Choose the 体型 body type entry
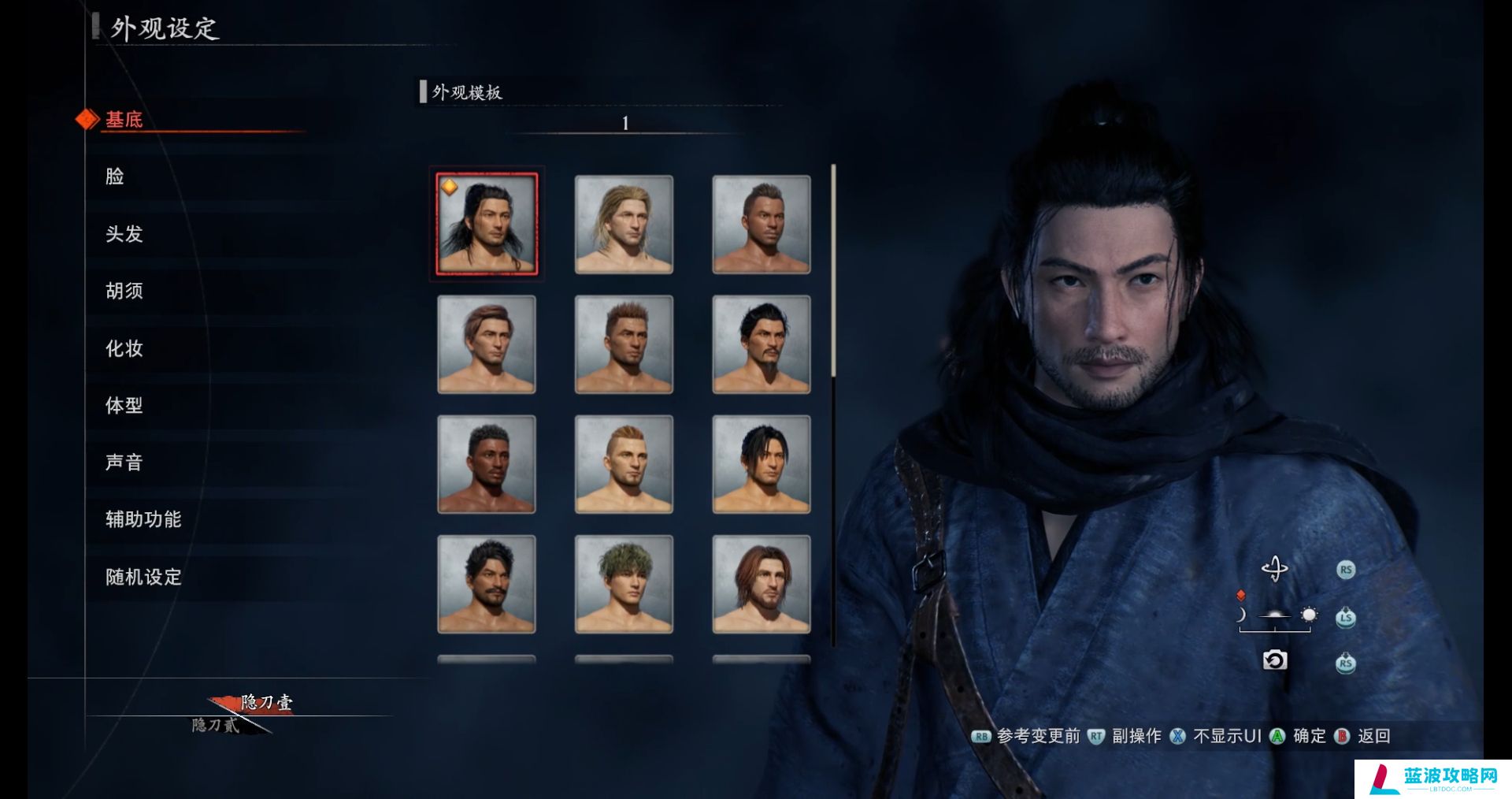 (124, 405)
